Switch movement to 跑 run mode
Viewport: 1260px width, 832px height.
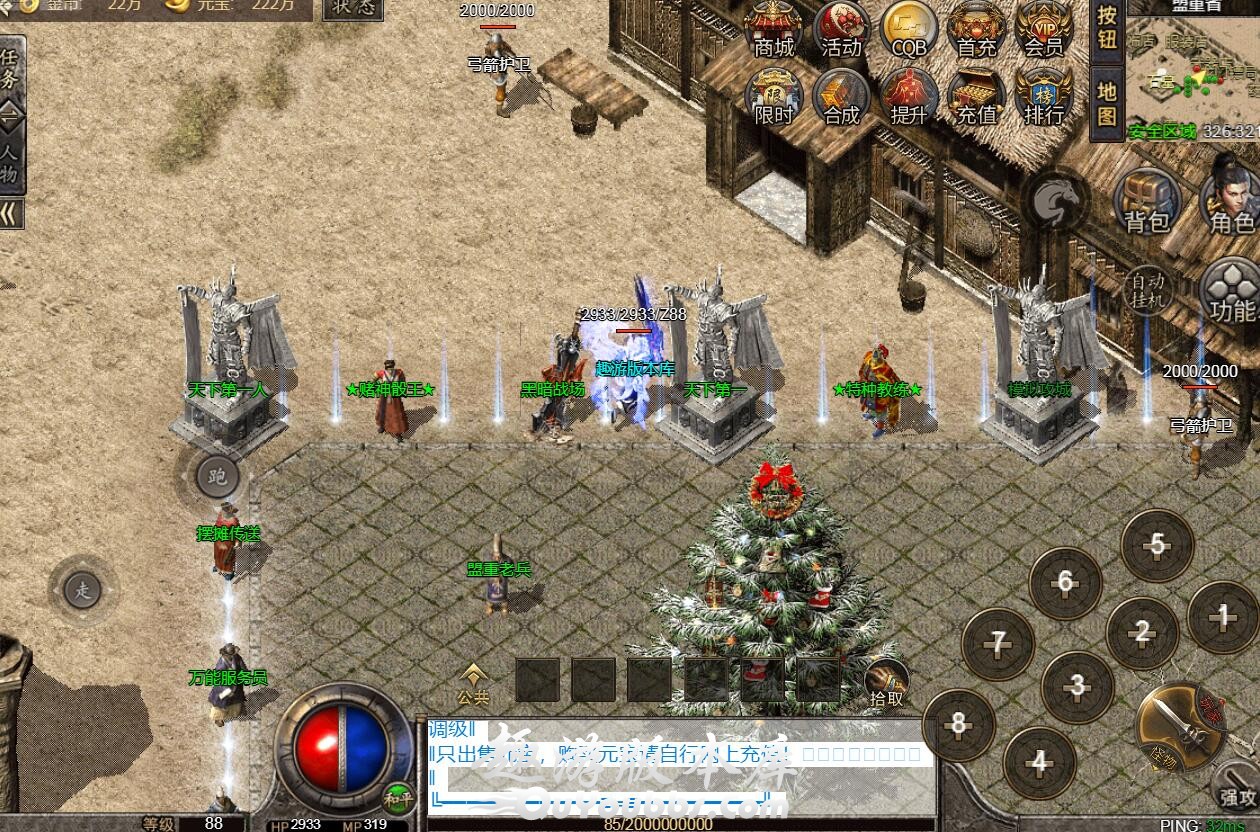(x=217, y=477)
